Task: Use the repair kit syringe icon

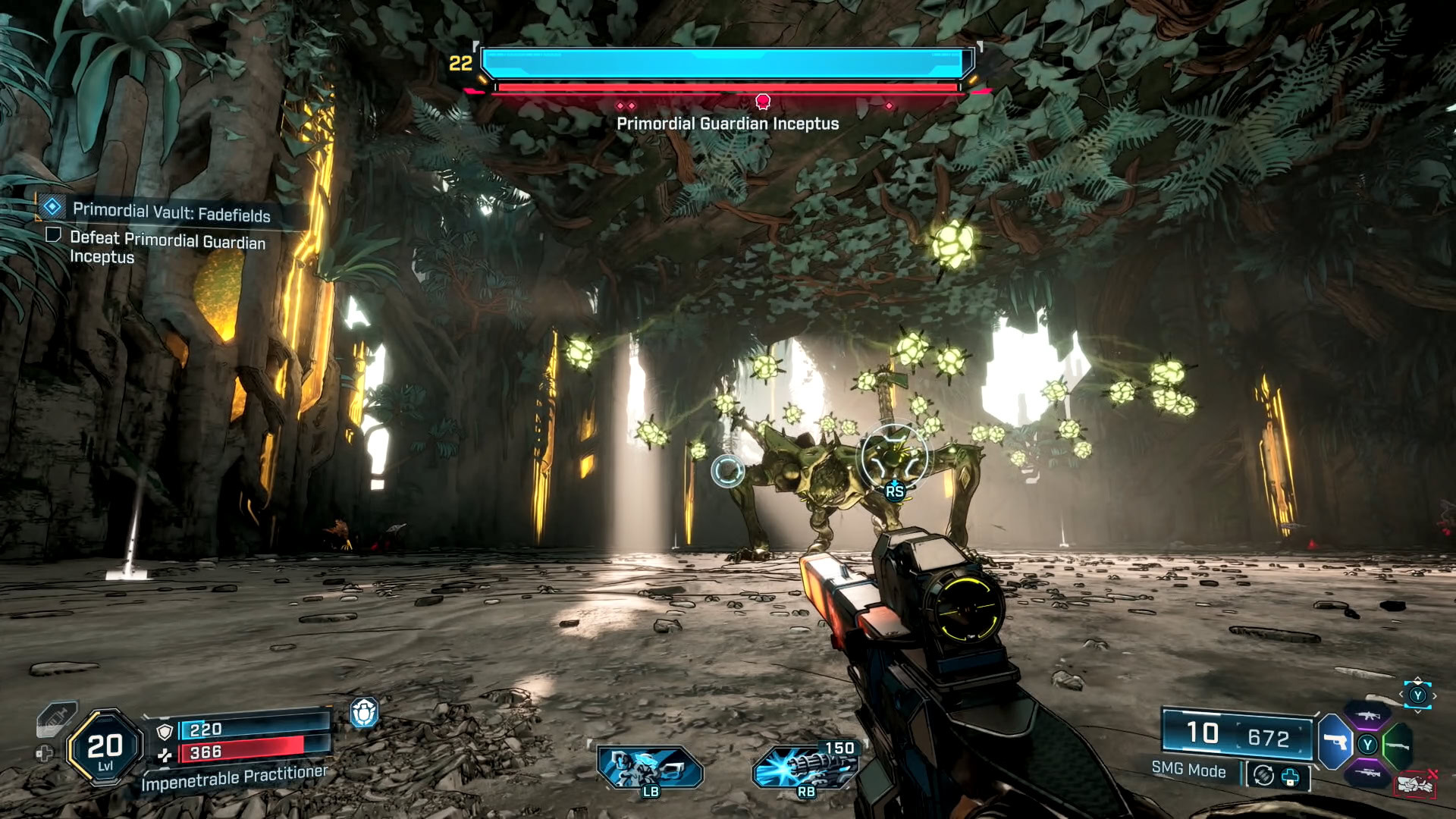Action: (x=56, y=719)
